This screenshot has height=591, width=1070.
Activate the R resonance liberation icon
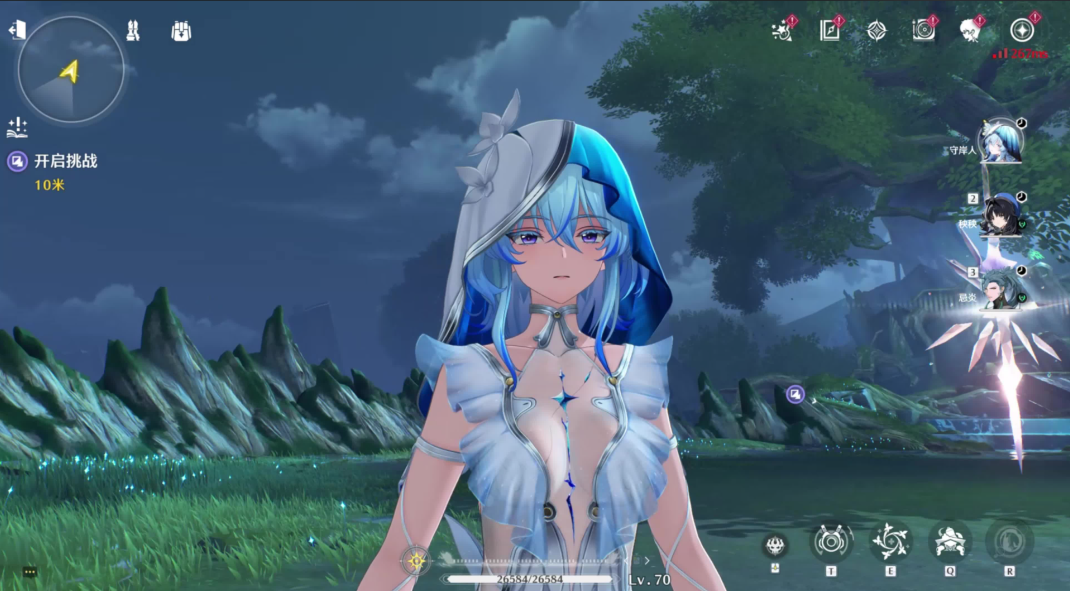click(x=1009, y=542)
